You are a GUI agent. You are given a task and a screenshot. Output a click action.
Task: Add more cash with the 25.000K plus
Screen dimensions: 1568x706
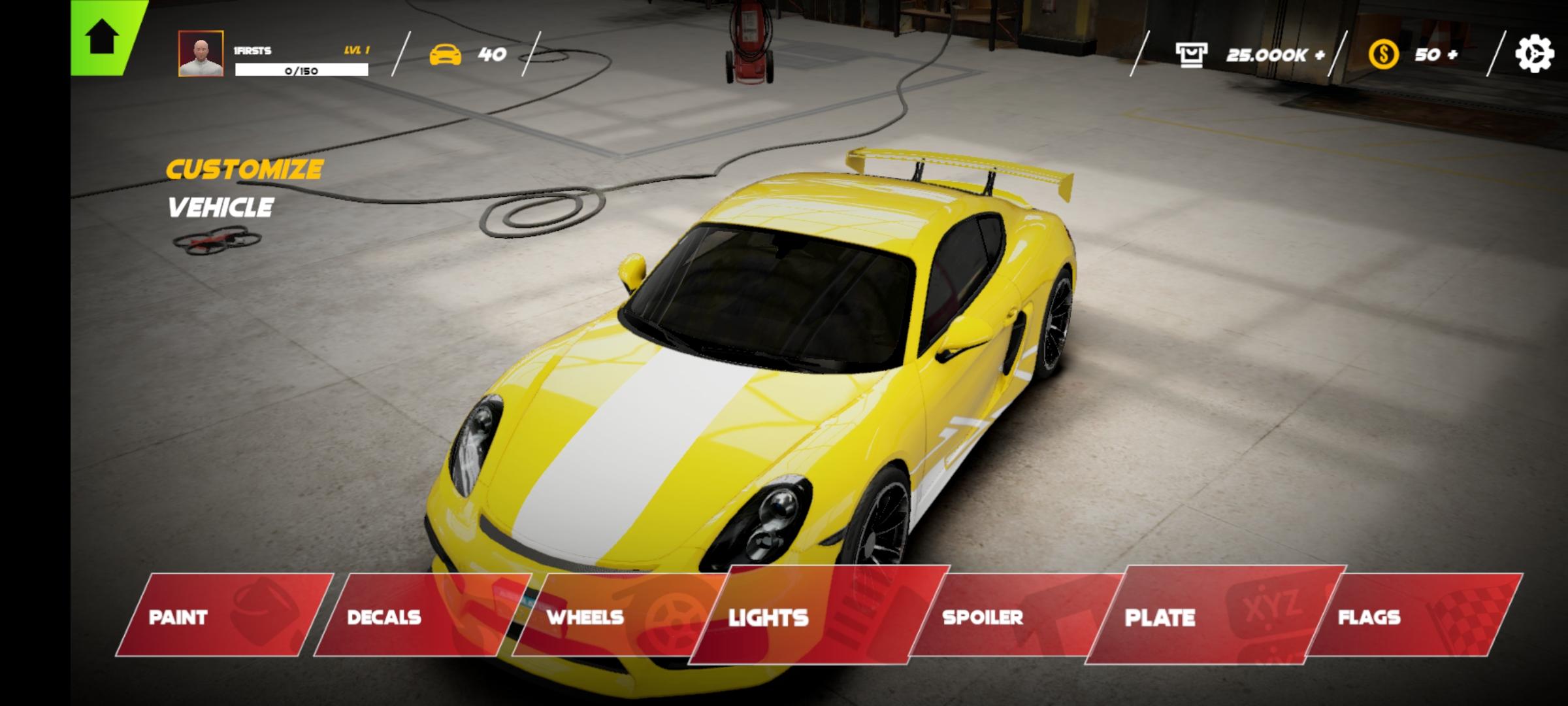click(x=1274, y=55)
